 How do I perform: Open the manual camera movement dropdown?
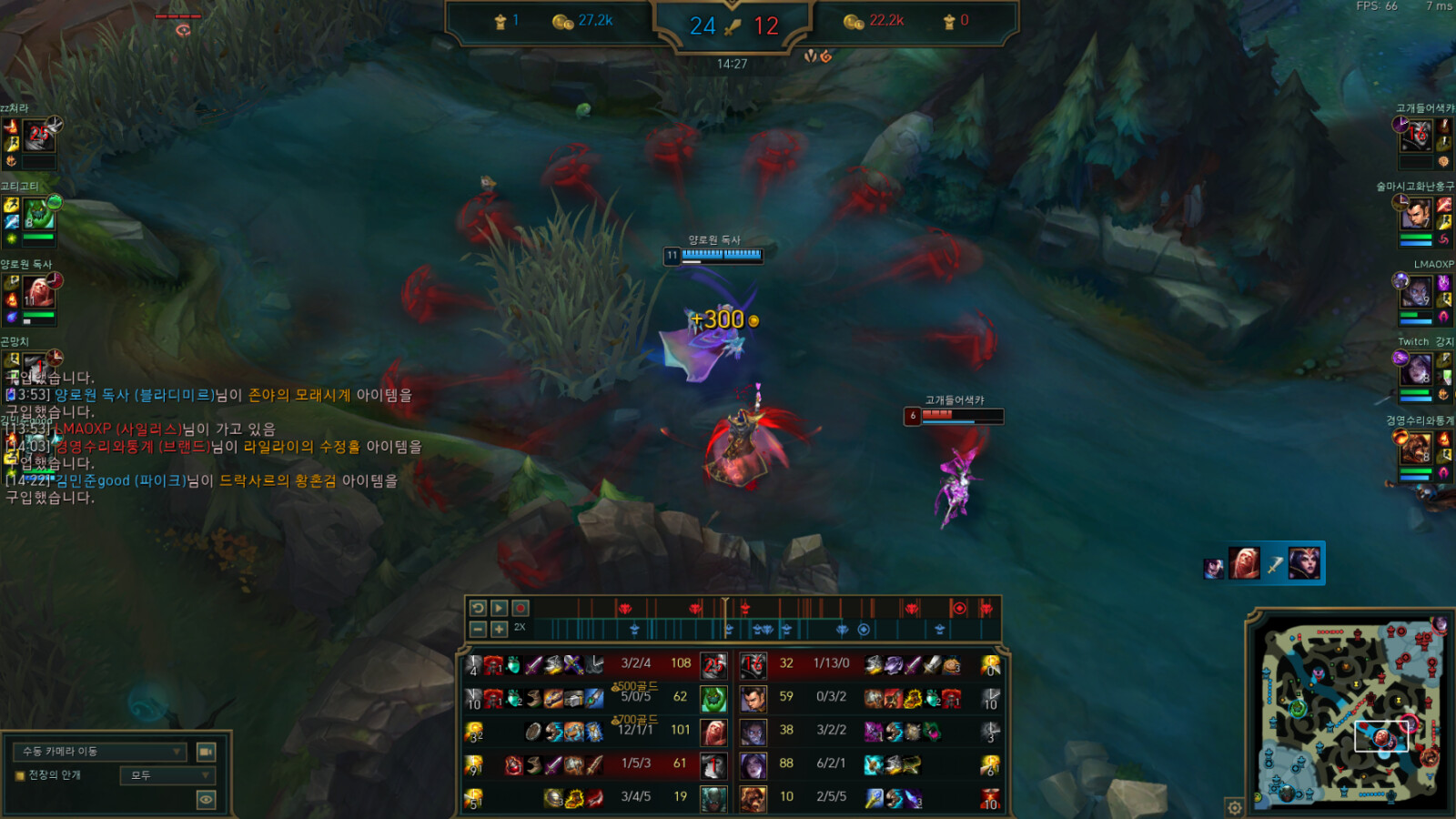[x=100, y=752]
